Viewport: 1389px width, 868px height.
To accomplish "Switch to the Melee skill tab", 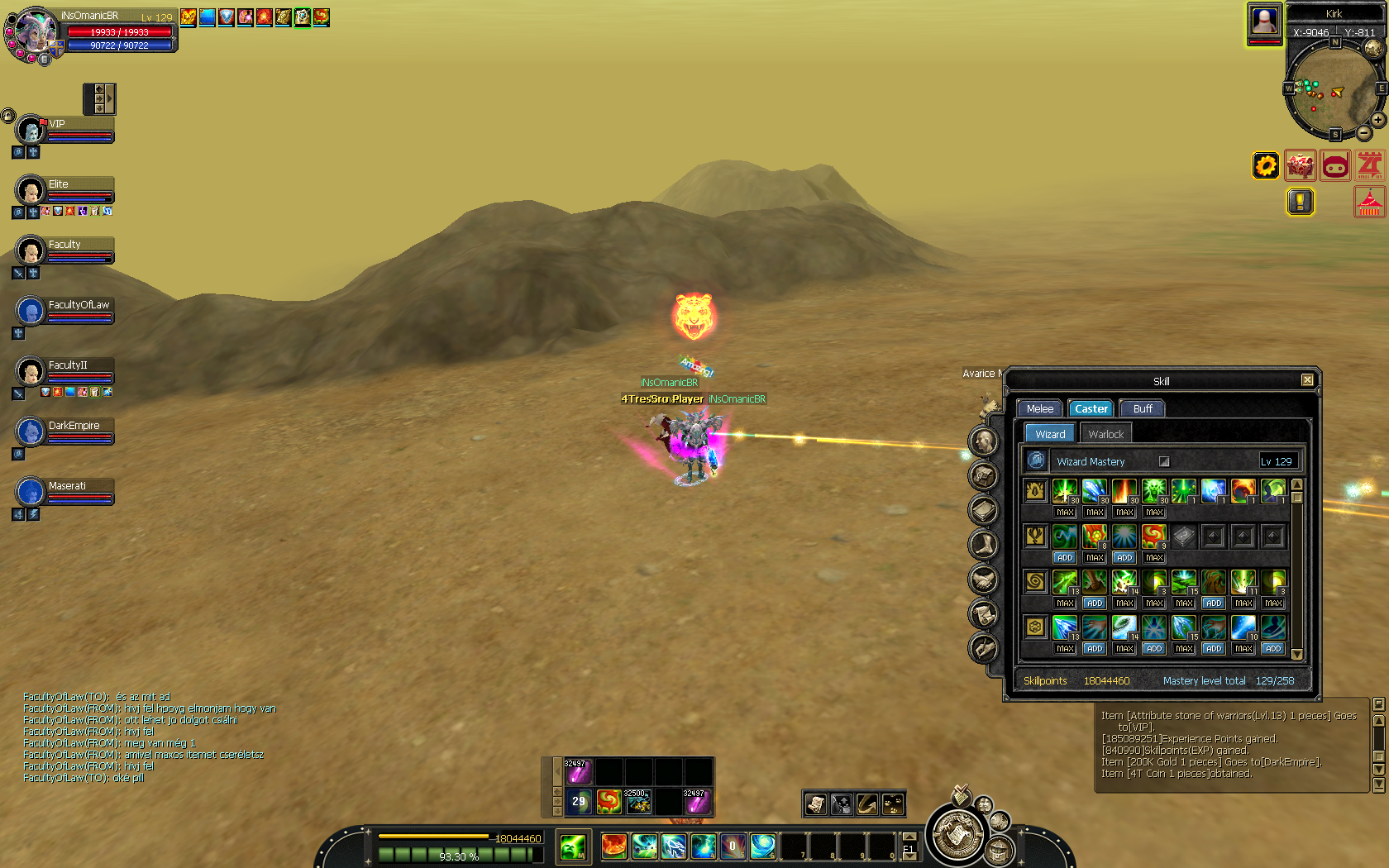I will pos(1039,408).
